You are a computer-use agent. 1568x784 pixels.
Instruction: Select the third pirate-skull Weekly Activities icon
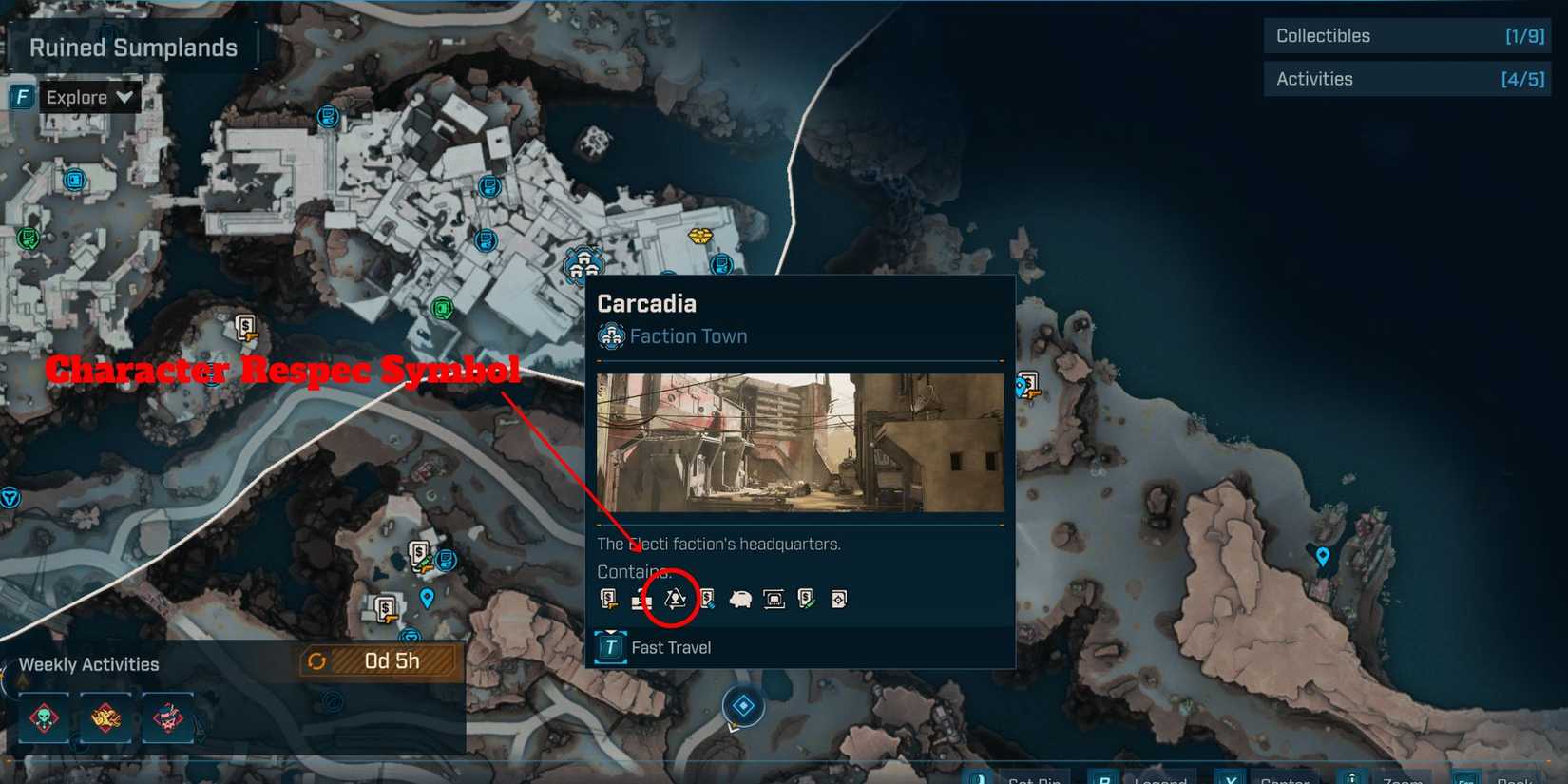[x=167, y=719]
